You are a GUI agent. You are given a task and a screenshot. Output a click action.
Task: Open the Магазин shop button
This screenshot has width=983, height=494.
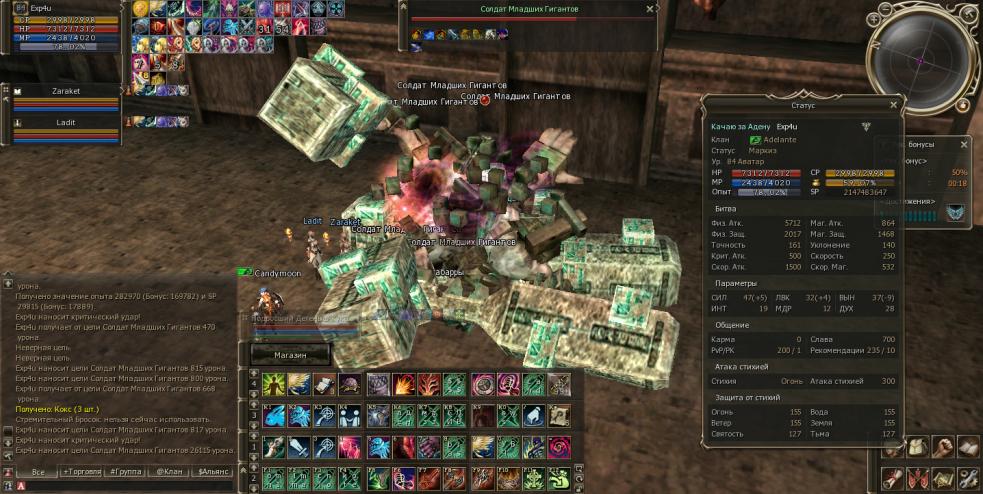289,355
